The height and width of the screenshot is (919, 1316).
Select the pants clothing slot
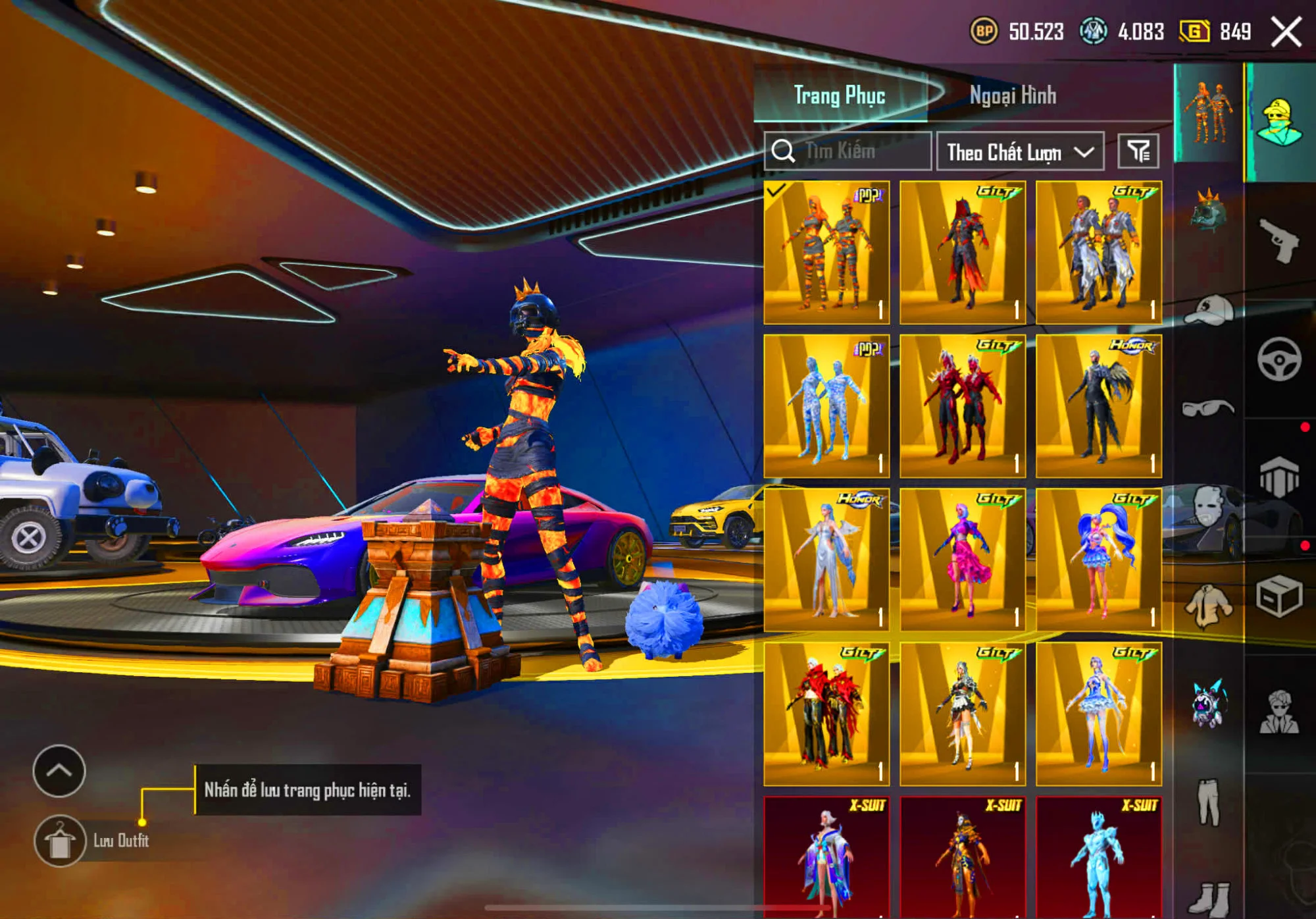click(x=1209, y=802)
